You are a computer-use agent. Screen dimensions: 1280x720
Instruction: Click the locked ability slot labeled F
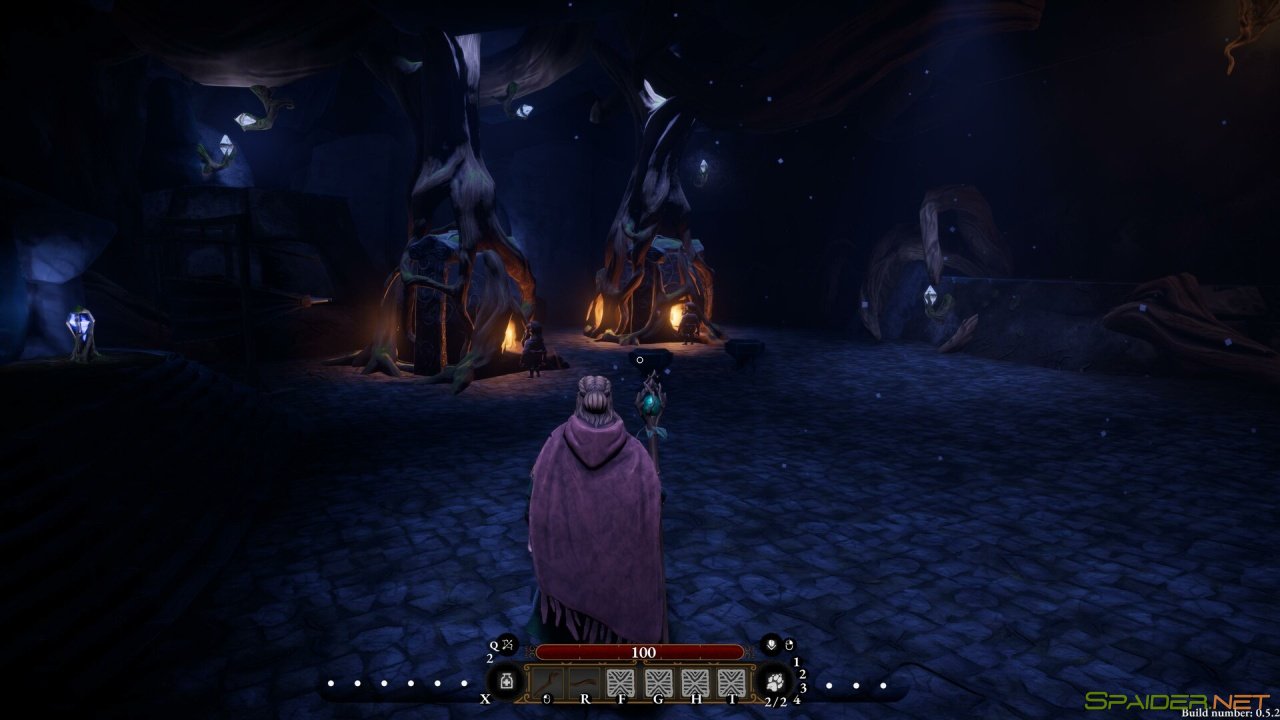coord(621,683)
